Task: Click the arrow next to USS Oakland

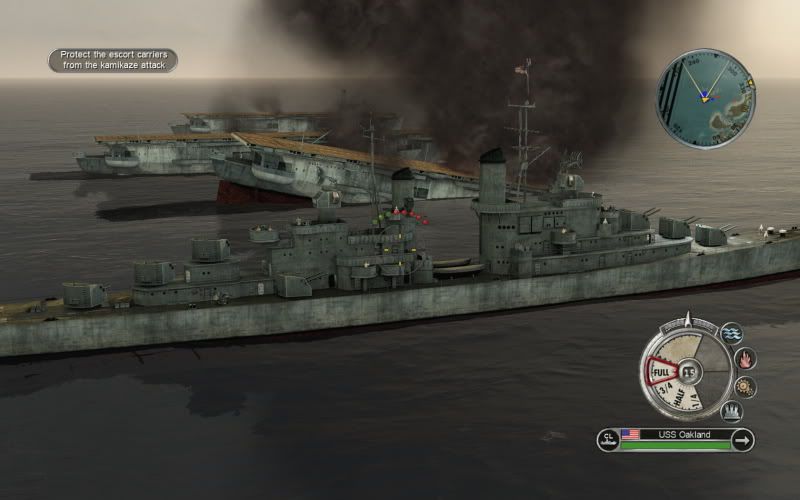Action: (x=742, y=439)
